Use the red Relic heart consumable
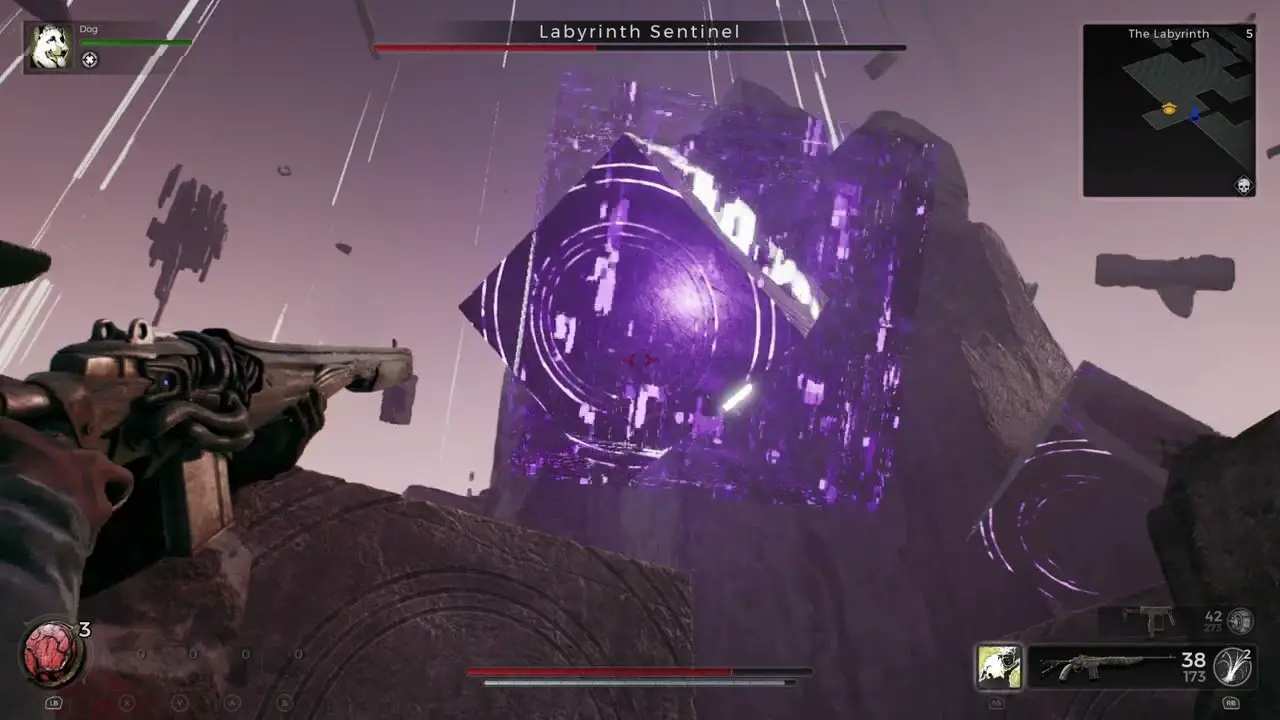Screen dimensions: 1280x720 point(50,655)
